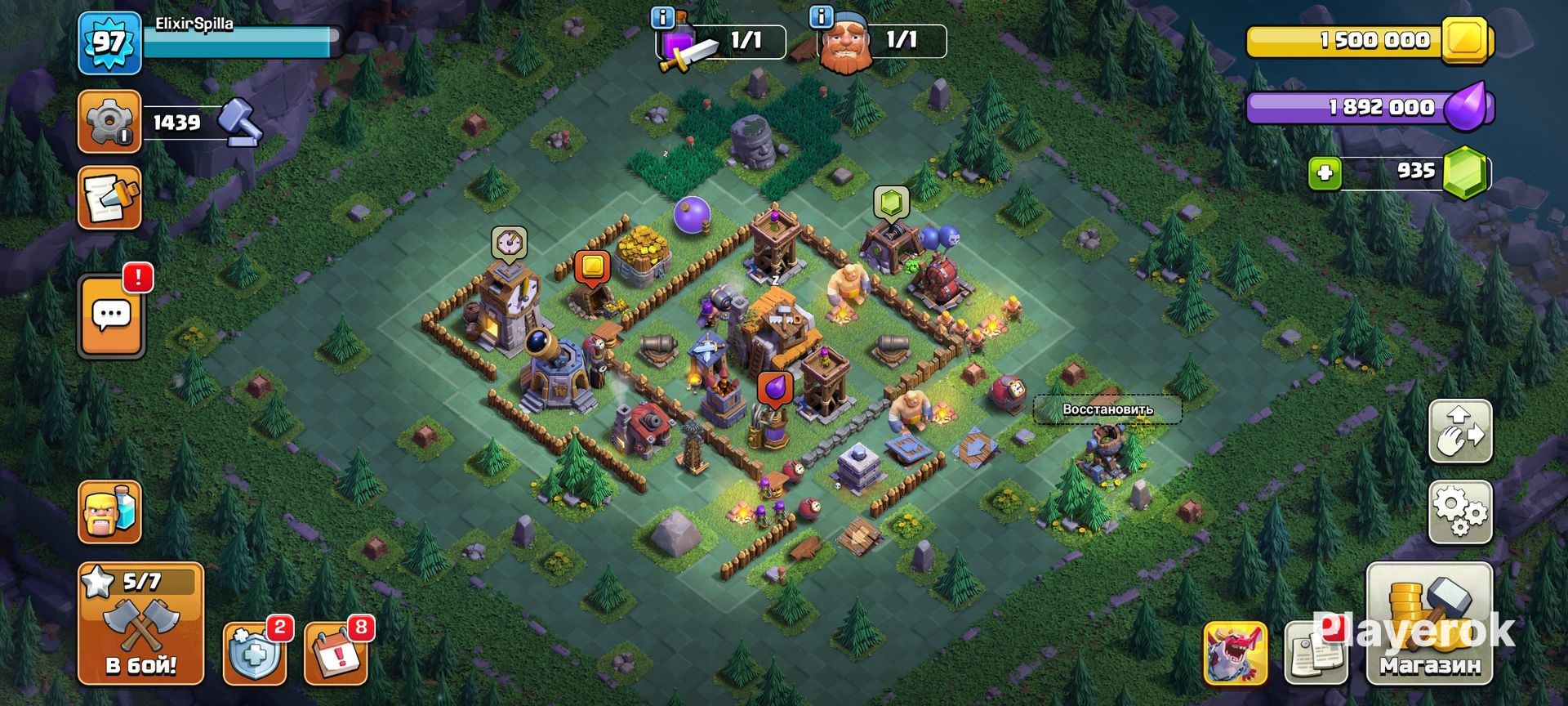Collect gold from the gold coin bubble

click(x=592, y=267)
